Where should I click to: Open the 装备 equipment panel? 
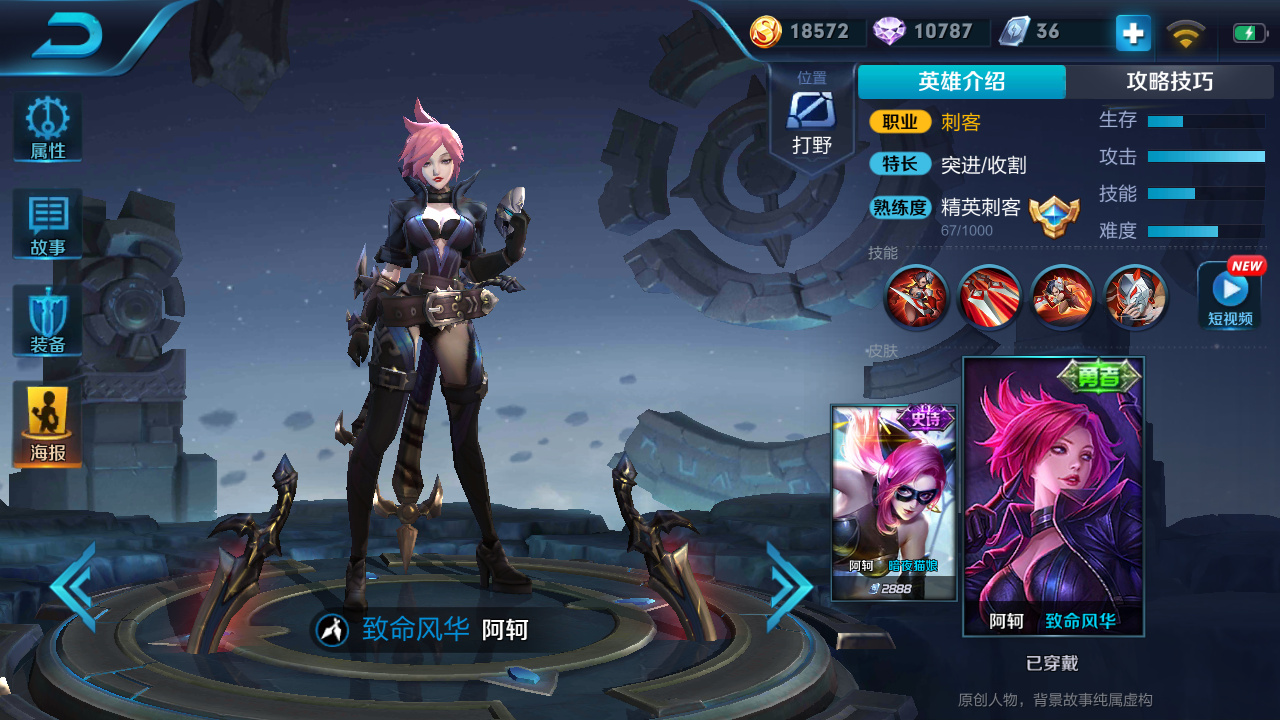point(46,320)
